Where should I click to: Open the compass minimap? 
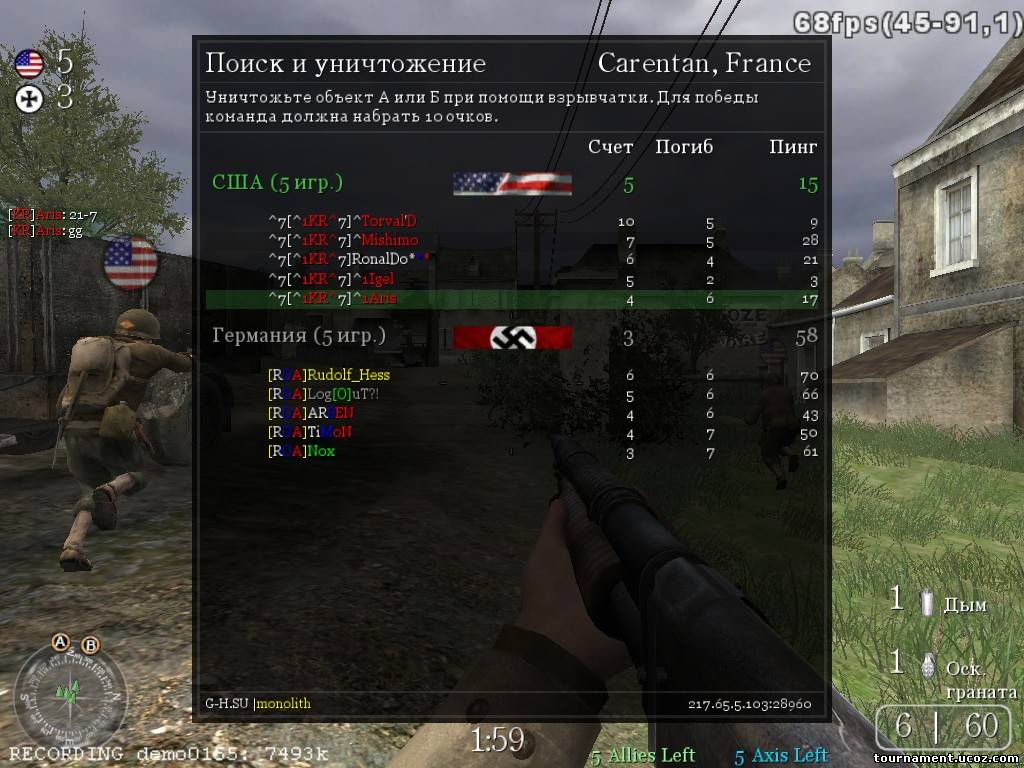(x=69, y=689)
